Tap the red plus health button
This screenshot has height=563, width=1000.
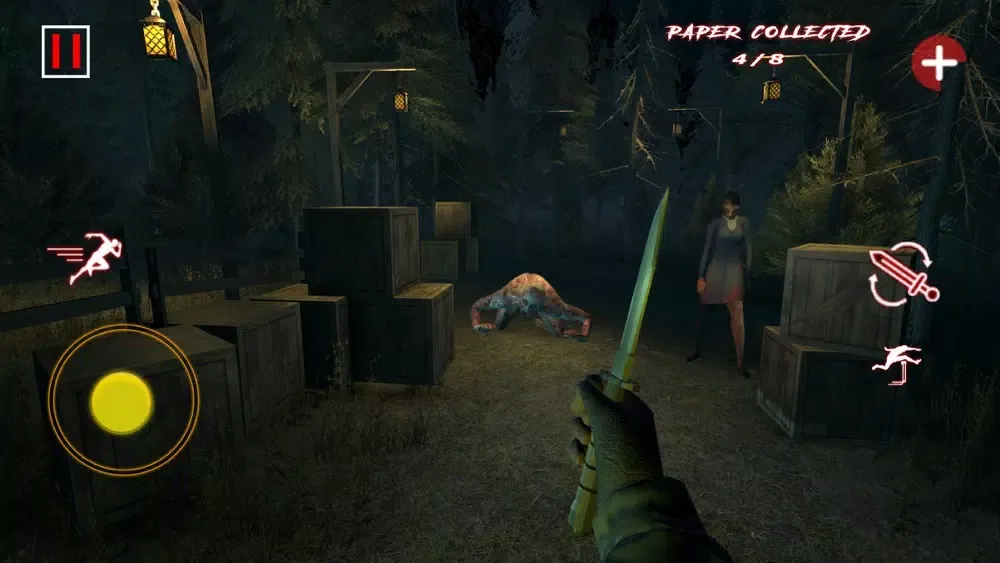point(938,63)
